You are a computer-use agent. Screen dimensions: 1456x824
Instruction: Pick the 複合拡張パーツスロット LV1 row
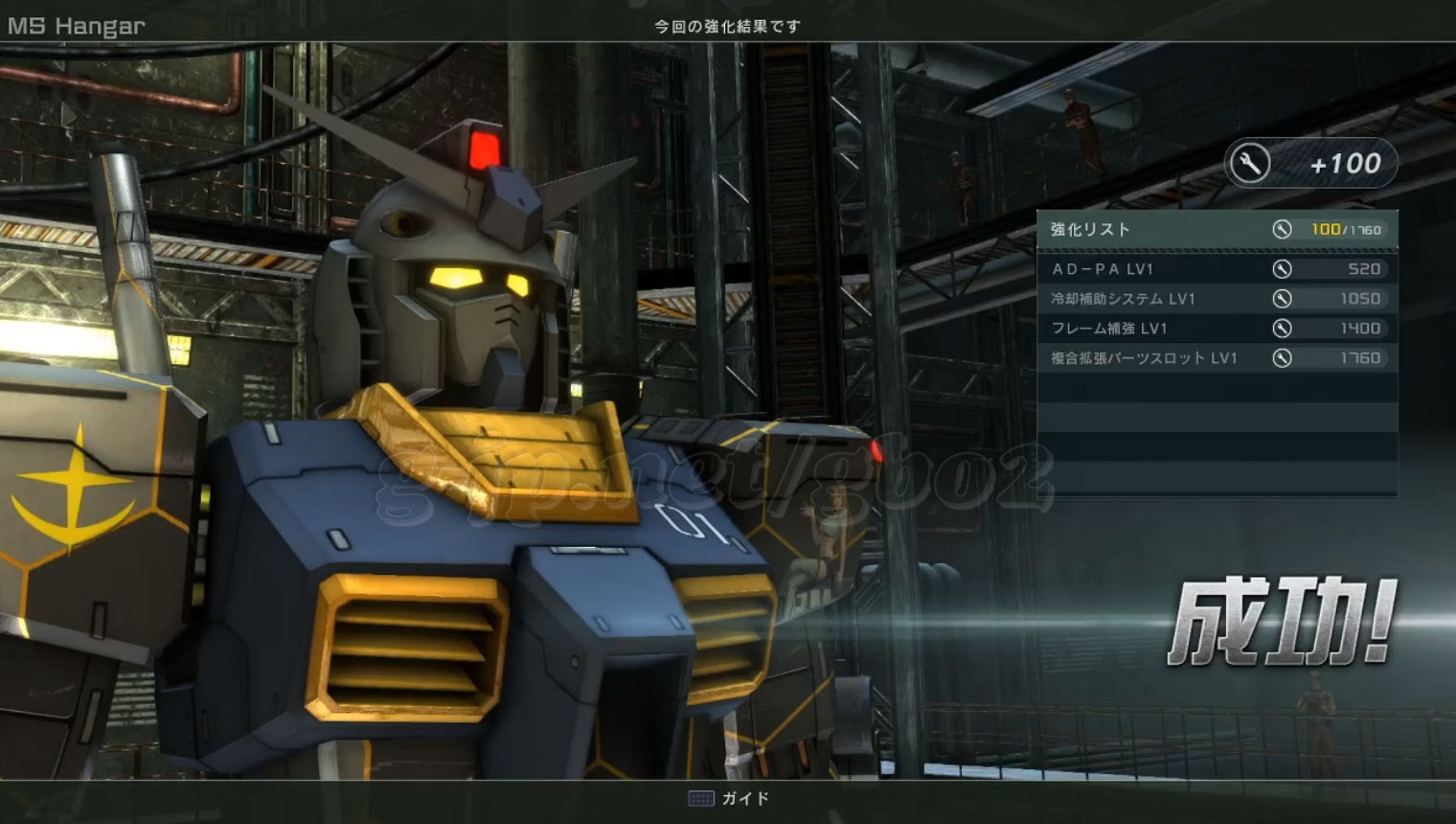pos(1217,358)
